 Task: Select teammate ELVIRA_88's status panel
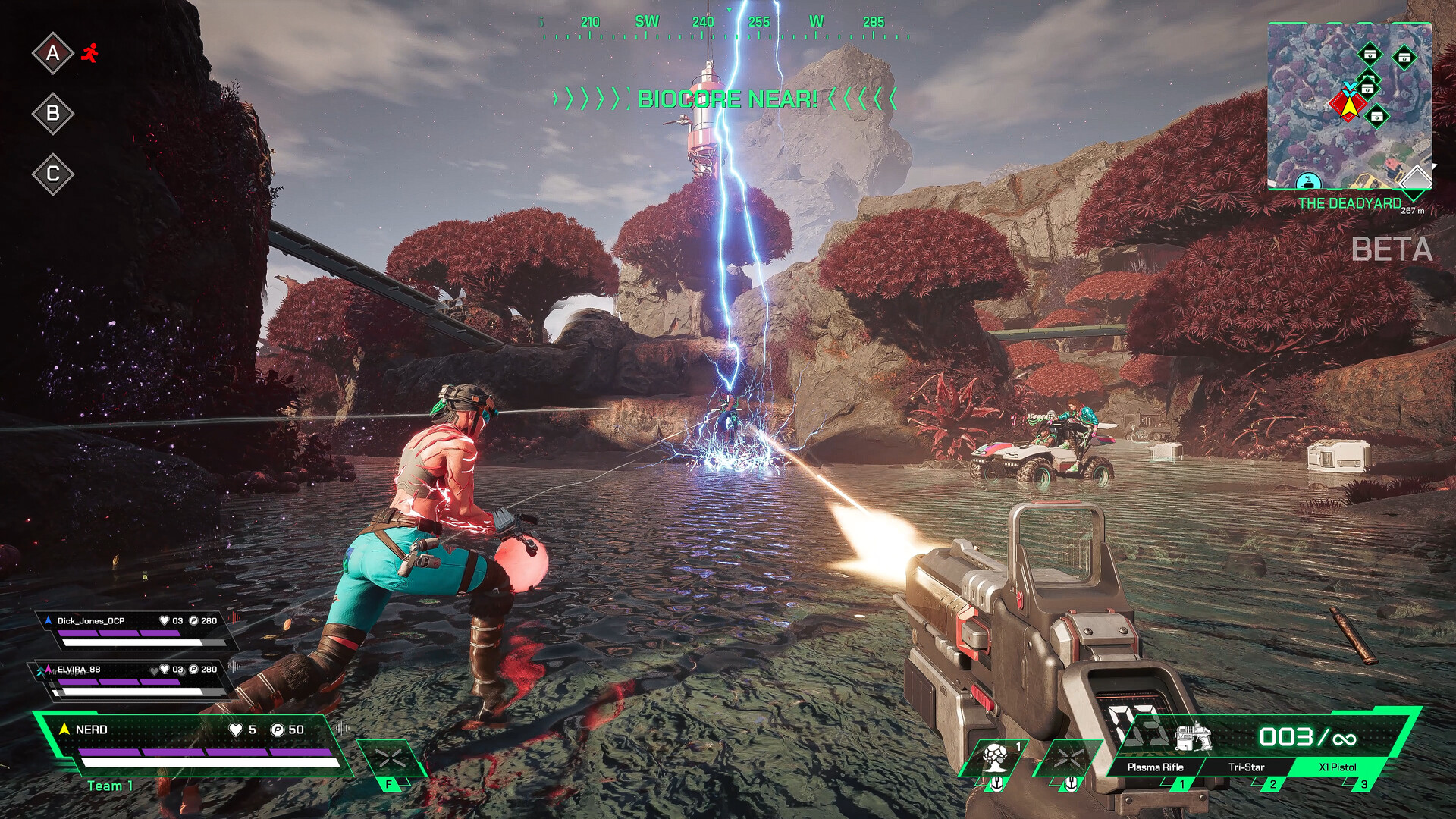(135, 679)
